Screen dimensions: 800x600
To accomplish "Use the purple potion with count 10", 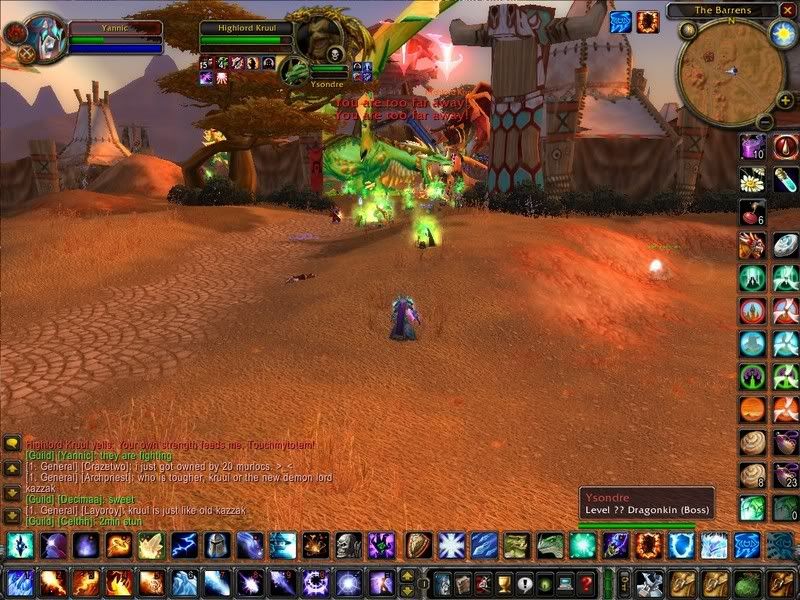I will [x=751, y=148].
